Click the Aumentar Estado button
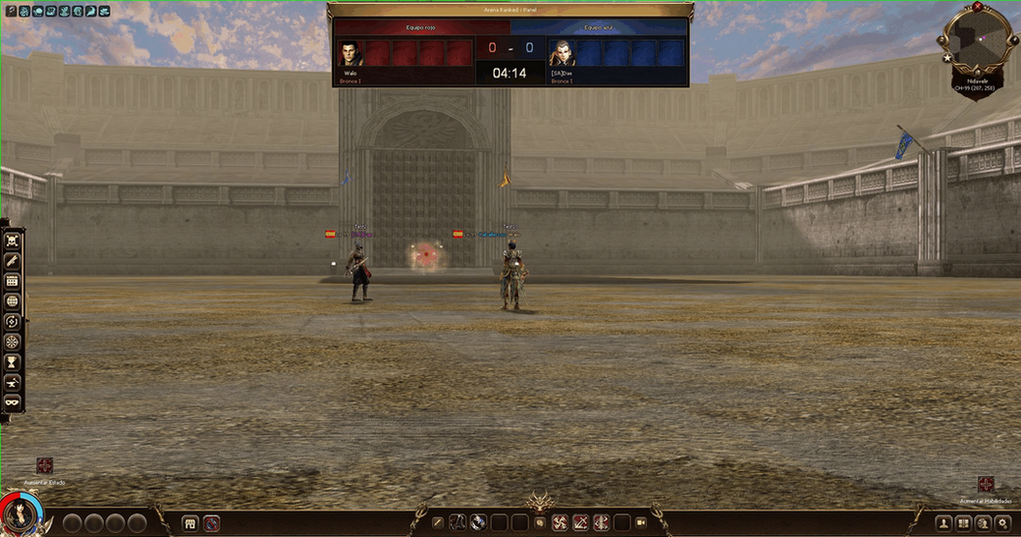The height and width of the screenshot is (537, 1021). pyautogui.click(x=44, y=466)
